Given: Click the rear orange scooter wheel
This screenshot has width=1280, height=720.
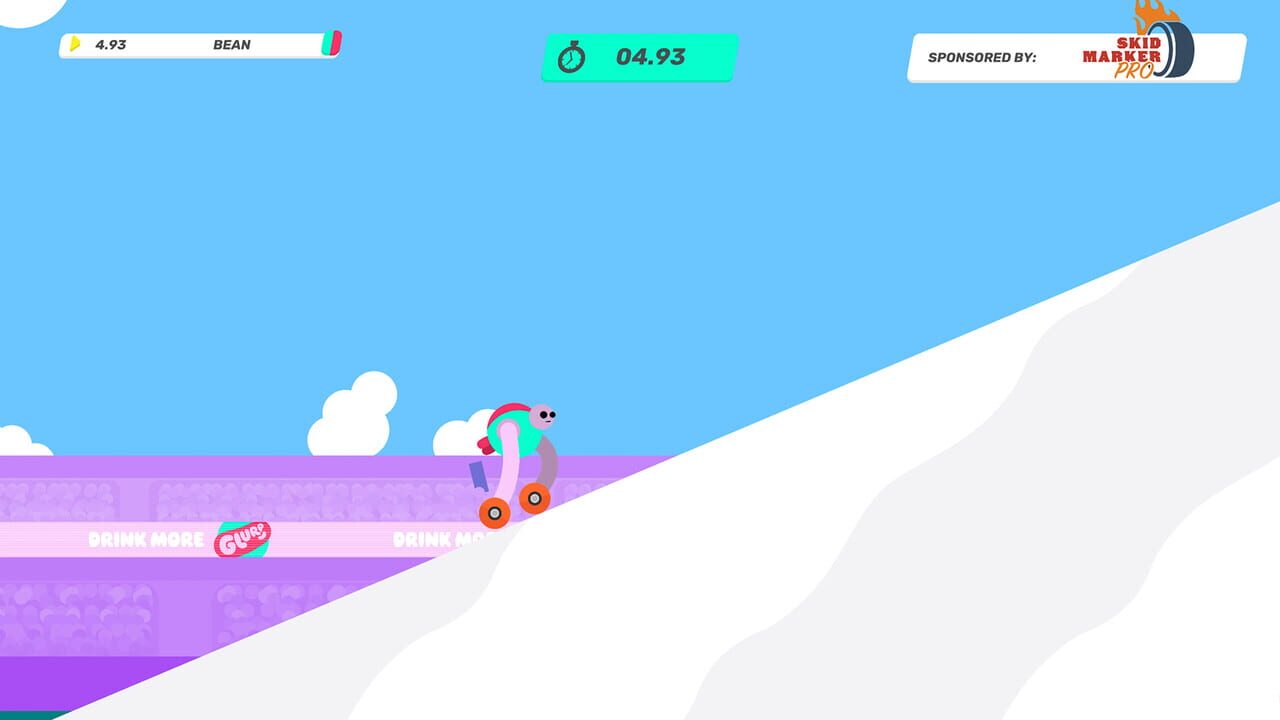Looking at the screenshot, I should click(492, 513).
